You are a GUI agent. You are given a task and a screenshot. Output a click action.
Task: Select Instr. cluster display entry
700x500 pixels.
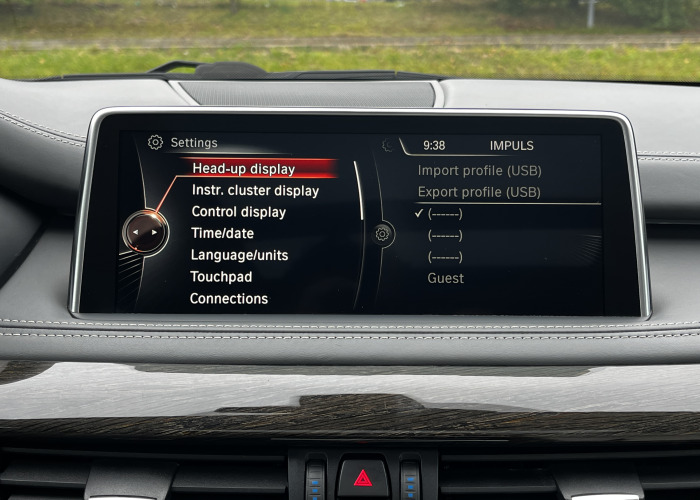tap(255, 190)
